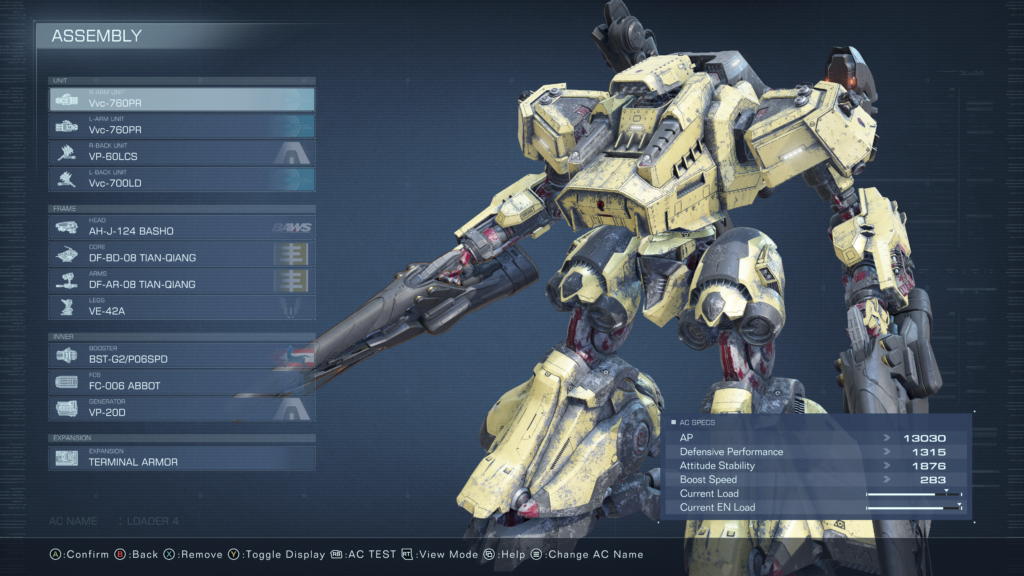This screenshot has width=1024, height=576.
Task: Open the FC-006 ABBOT FCS entry
Action: pyautogui.click(x=182, y=382)
